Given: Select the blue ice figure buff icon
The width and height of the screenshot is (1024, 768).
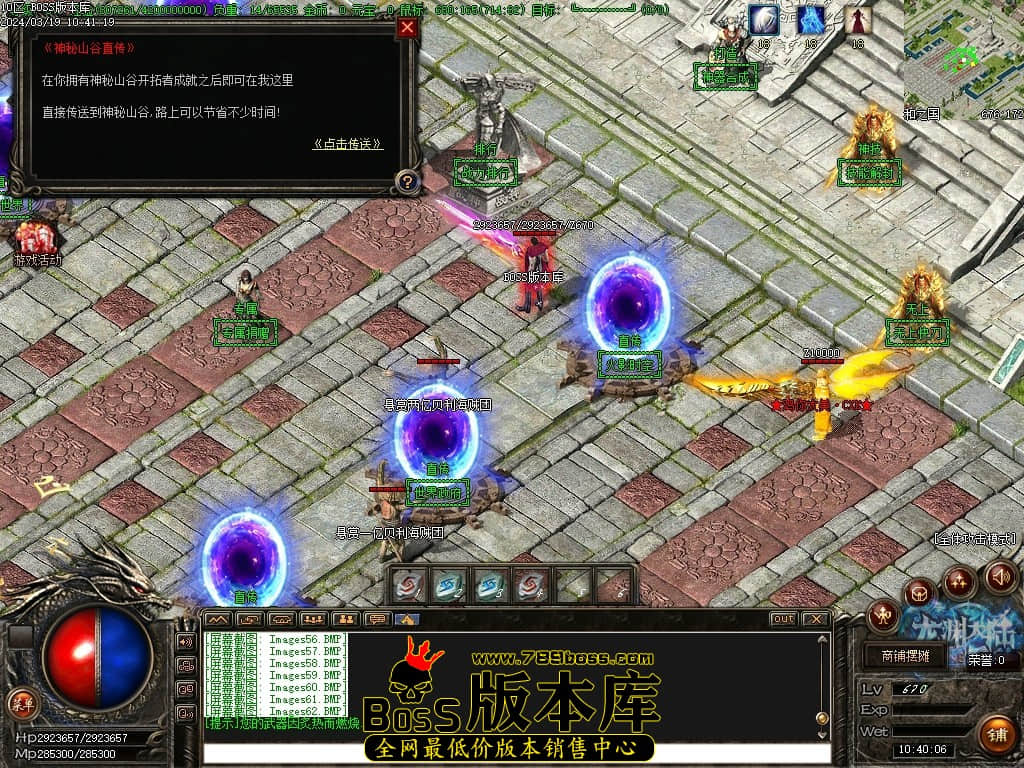Looking at the screenshot, I should [x=811, y=19].
